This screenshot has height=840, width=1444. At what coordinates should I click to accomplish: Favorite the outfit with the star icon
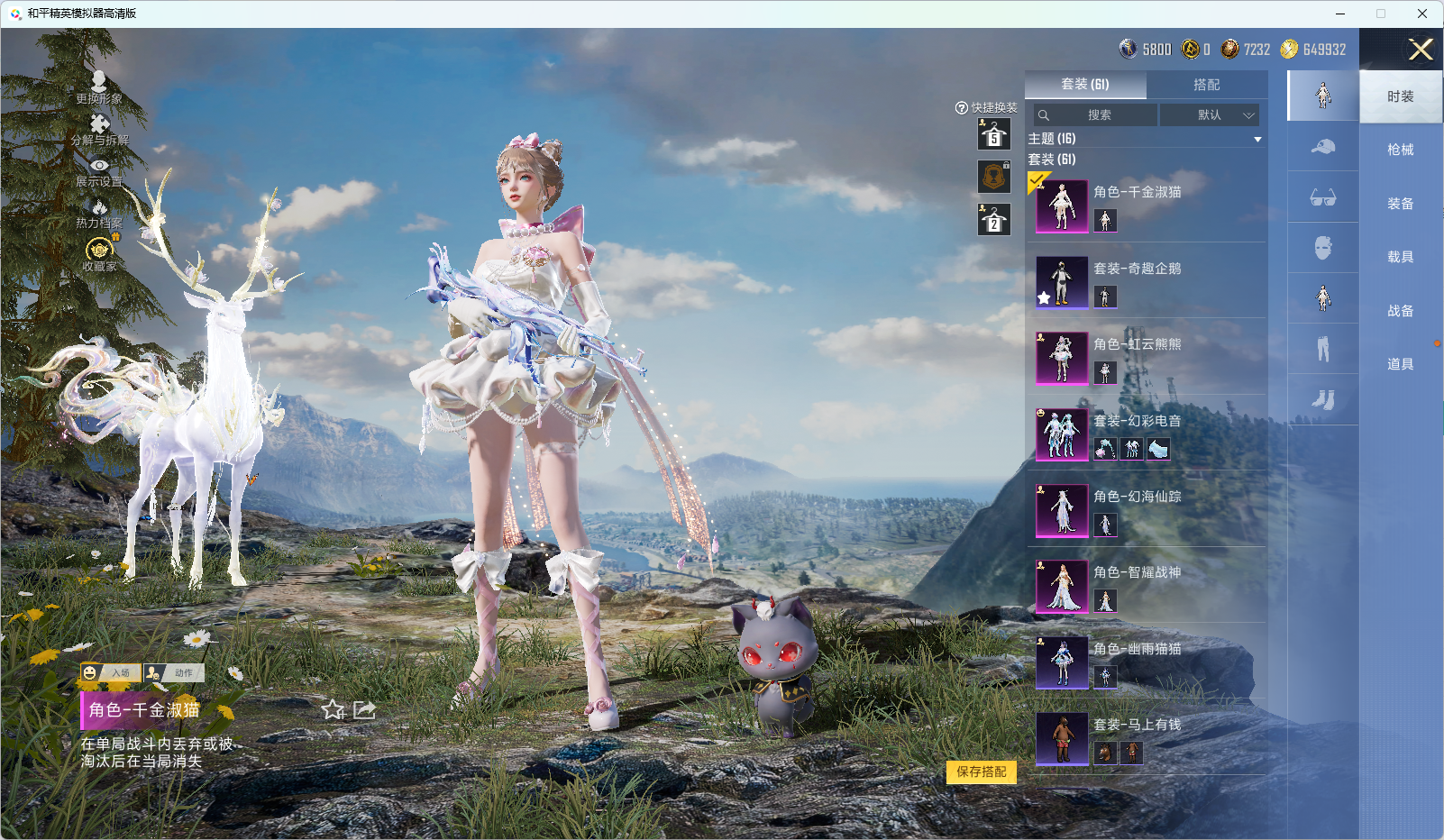[x=334, y=710]
